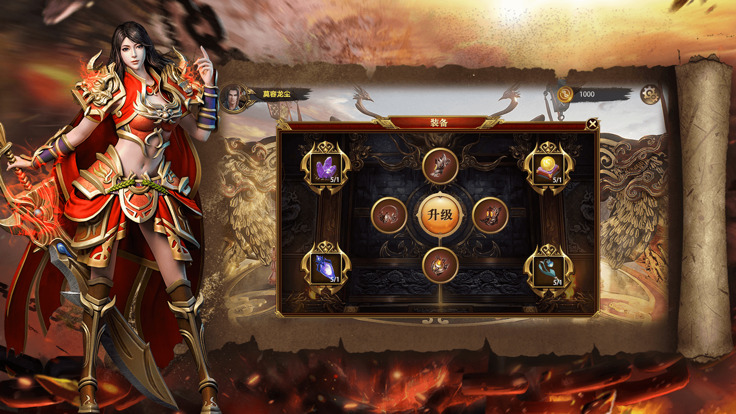Close the 装备 equipment panel

click(x=593, y=125)
